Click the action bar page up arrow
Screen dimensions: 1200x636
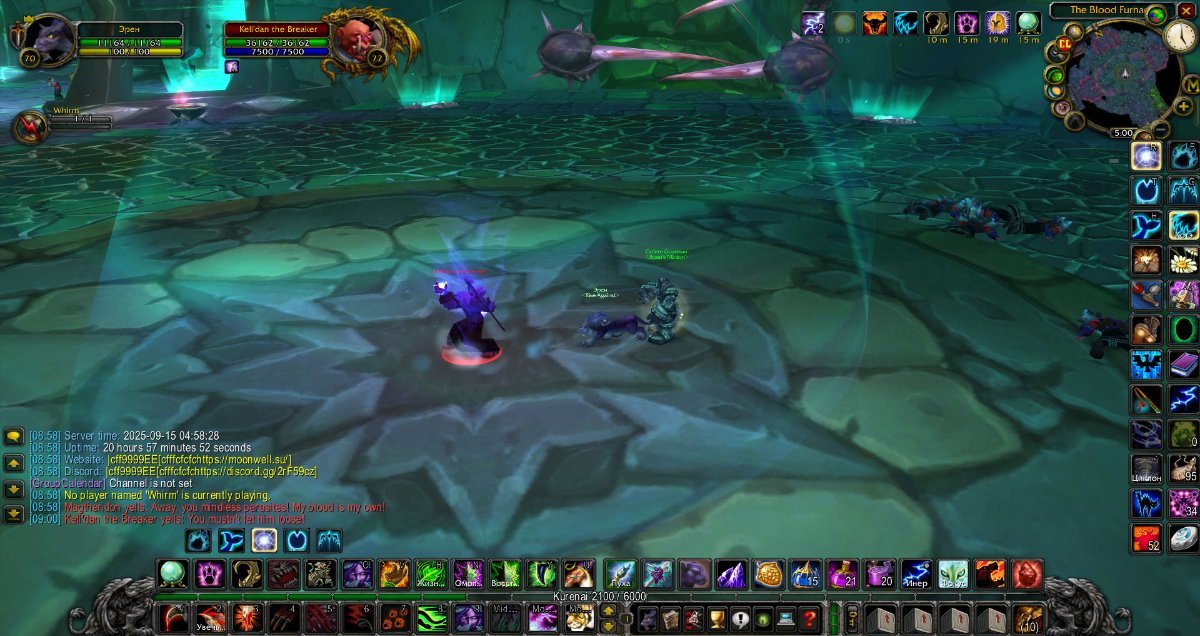607,610
